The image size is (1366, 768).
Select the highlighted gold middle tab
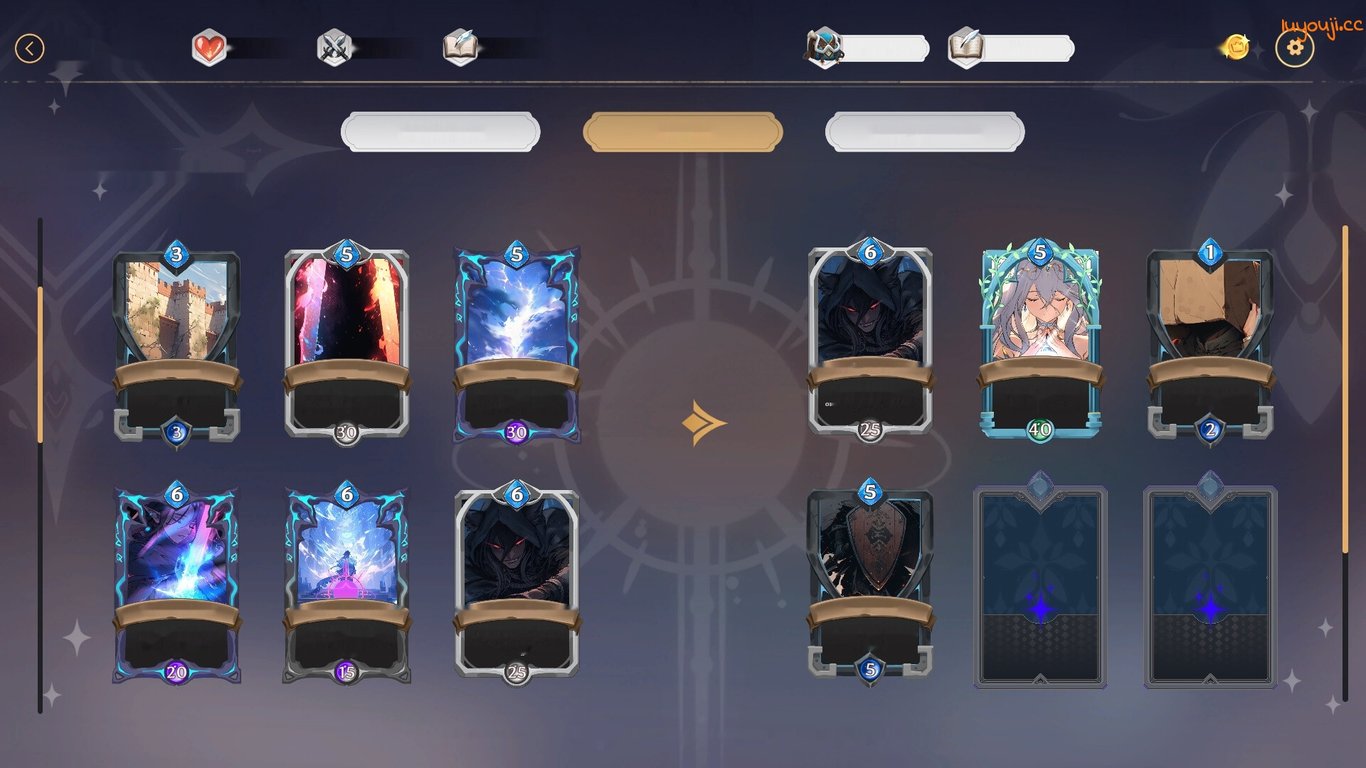(682, 130)
